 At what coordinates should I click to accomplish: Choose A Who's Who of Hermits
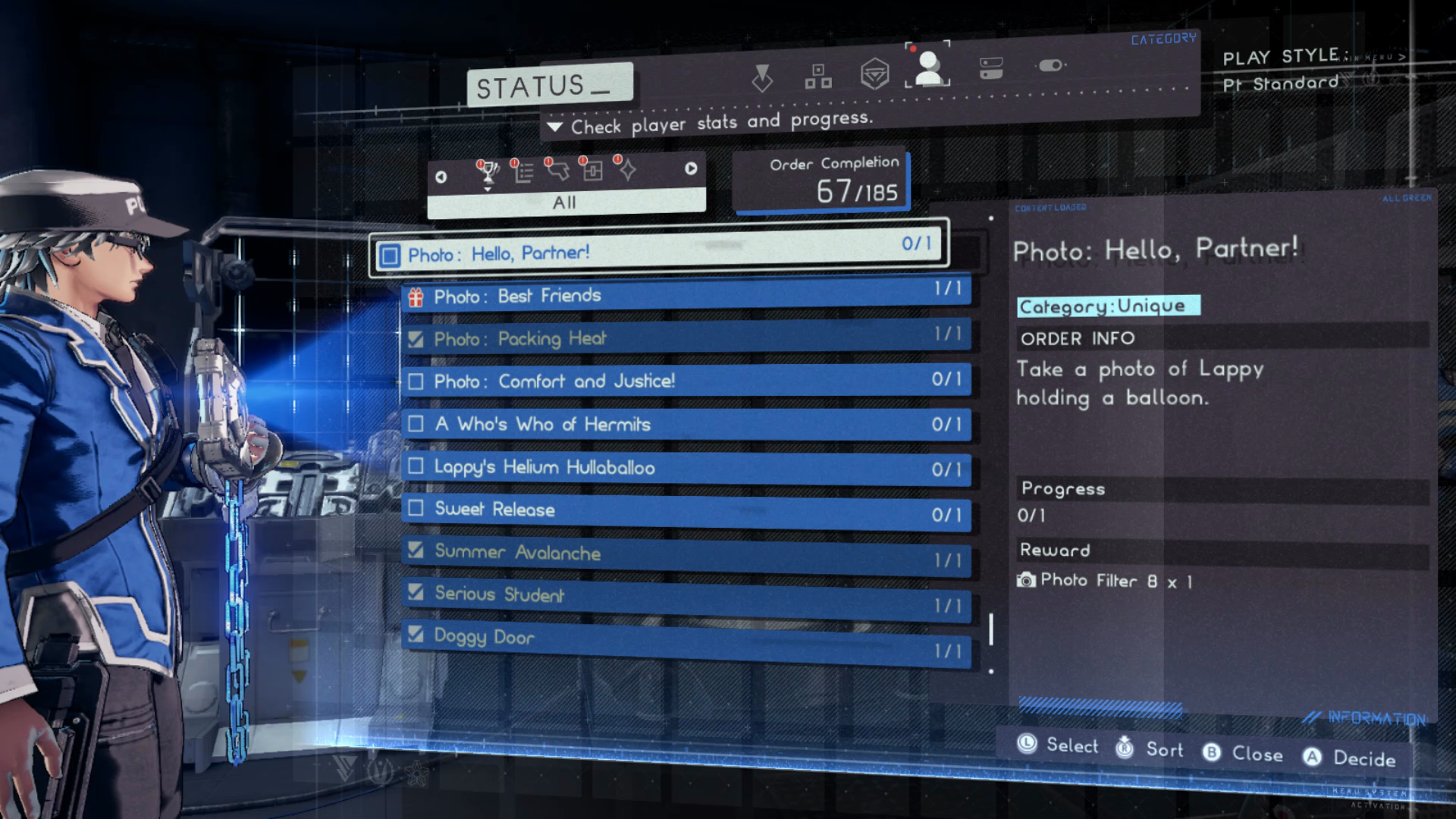point(686,424)
